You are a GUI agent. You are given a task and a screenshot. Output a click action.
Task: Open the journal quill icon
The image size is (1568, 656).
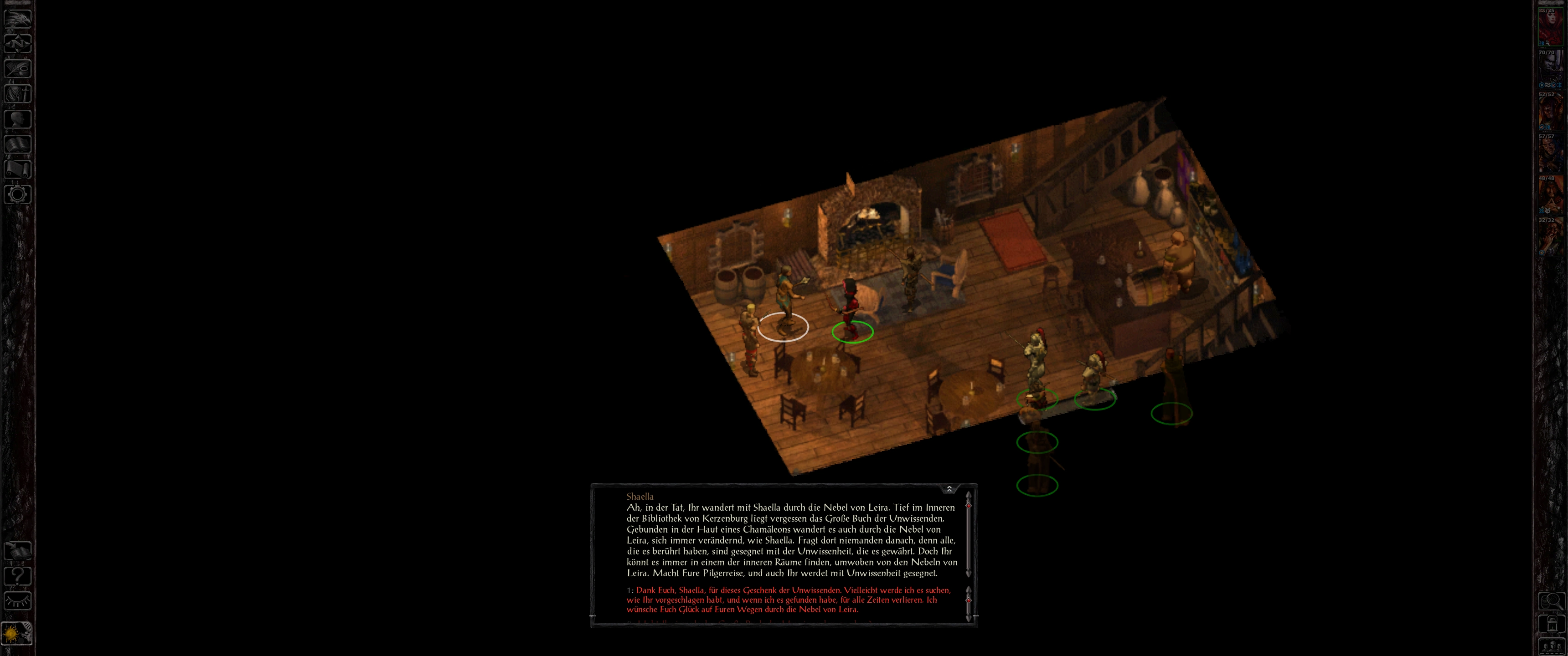(18, 68)
